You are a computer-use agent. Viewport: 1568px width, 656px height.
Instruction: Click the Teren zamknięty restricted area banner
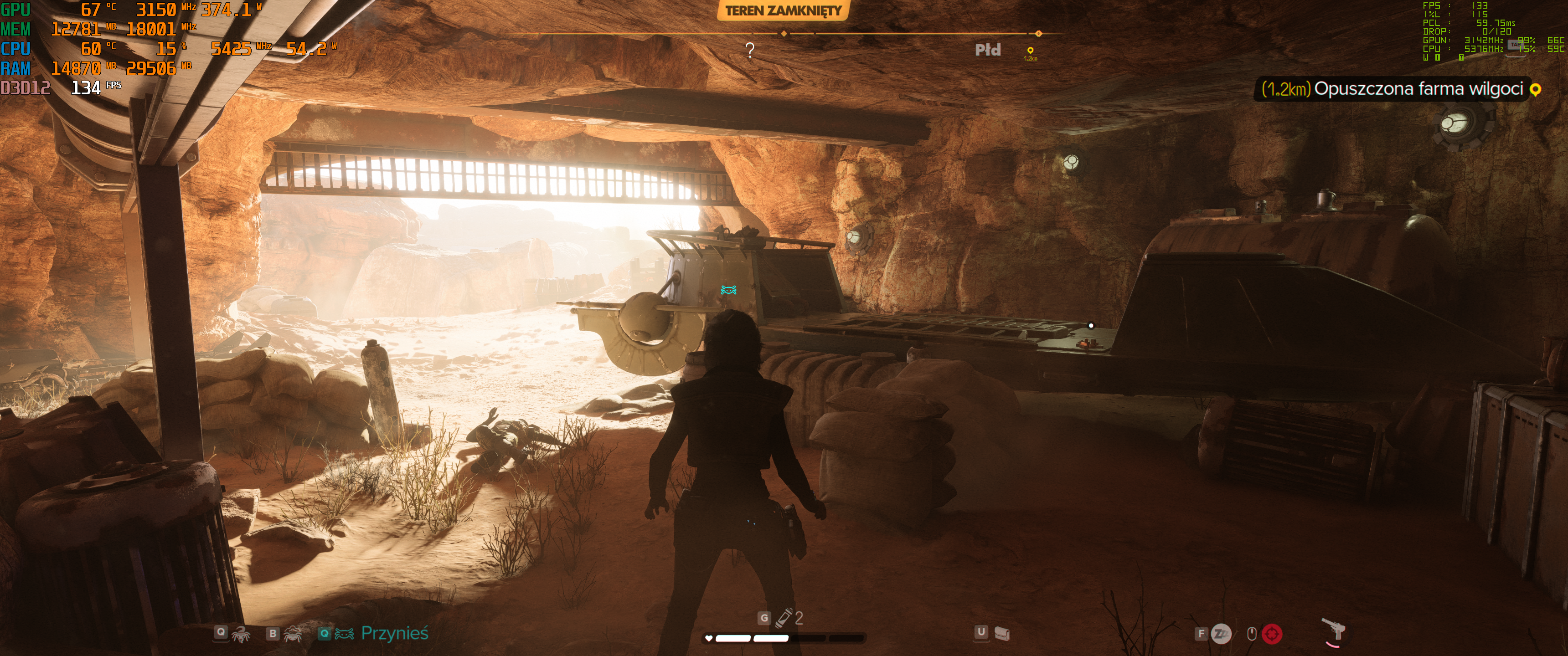pyautogui.click(x=783, y=10)
